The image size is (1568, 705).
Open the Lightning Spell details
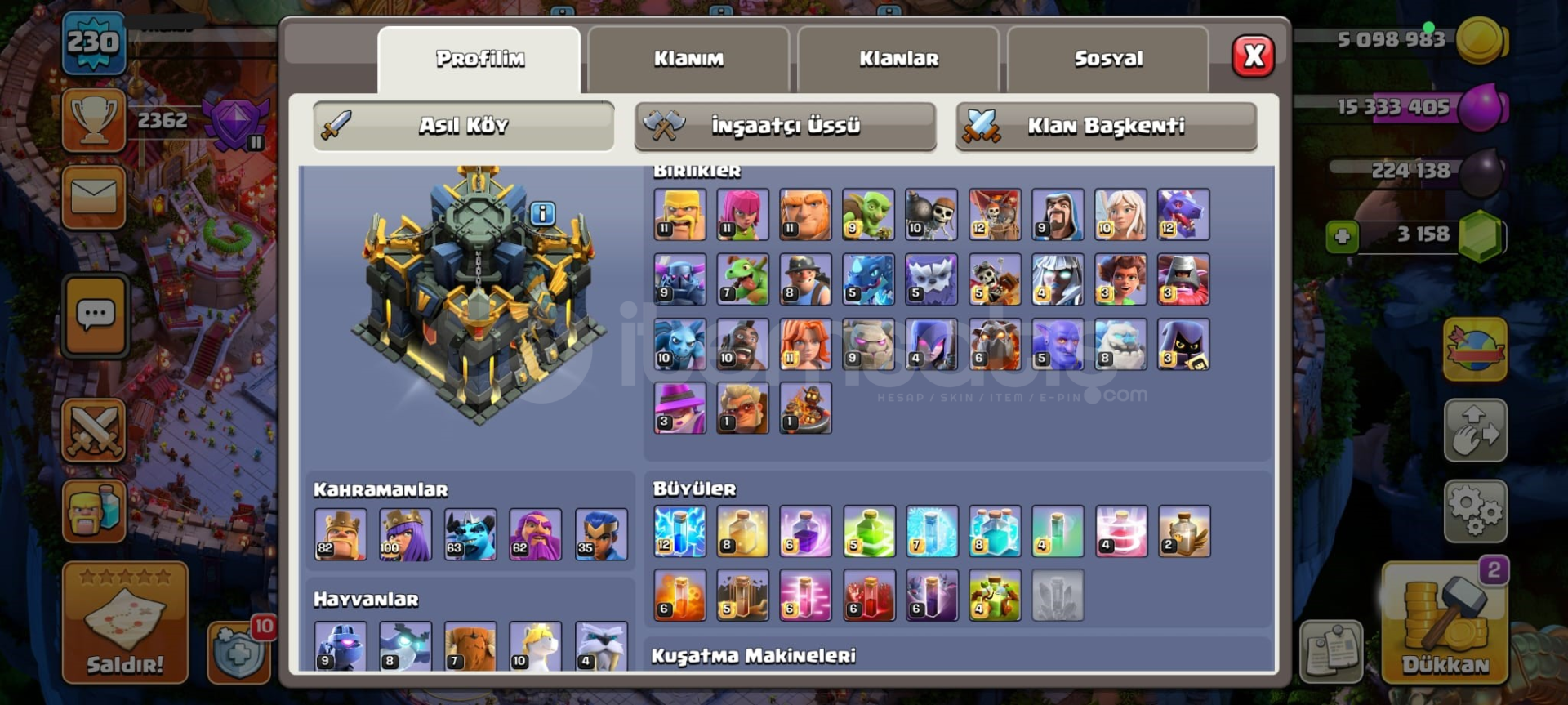[x=680, y=532]
